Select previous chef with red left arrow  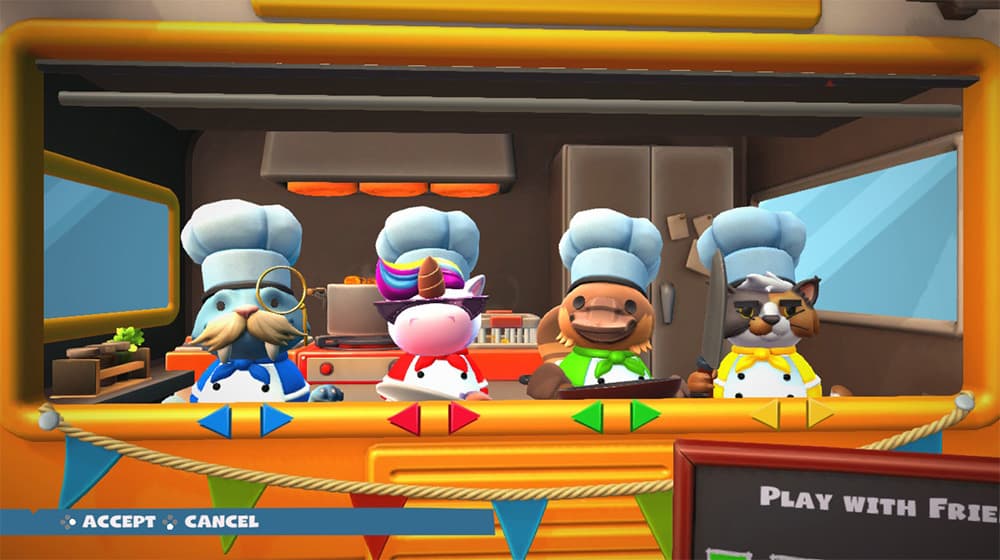[x=404, y=419]
